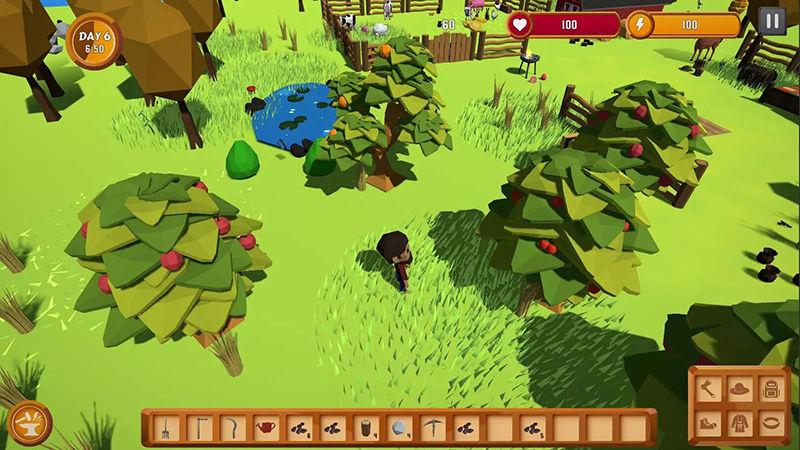The image size is (800, 450).
Task: Select the boots equipment slot
Action: pyautogui.click(x=710, y=421)
